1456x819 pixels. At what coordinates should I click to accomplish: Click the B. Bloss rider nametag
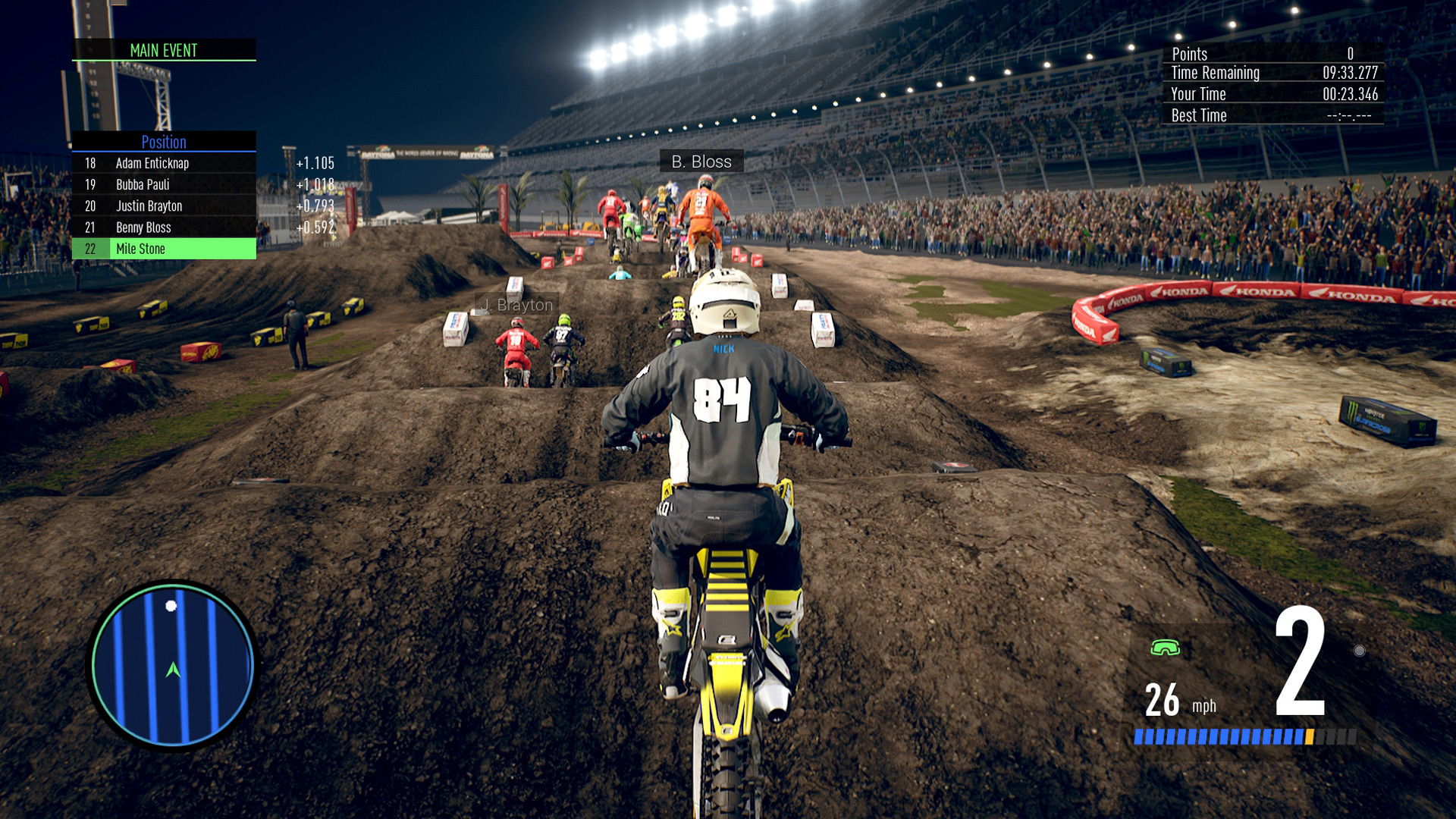point(701,161)
